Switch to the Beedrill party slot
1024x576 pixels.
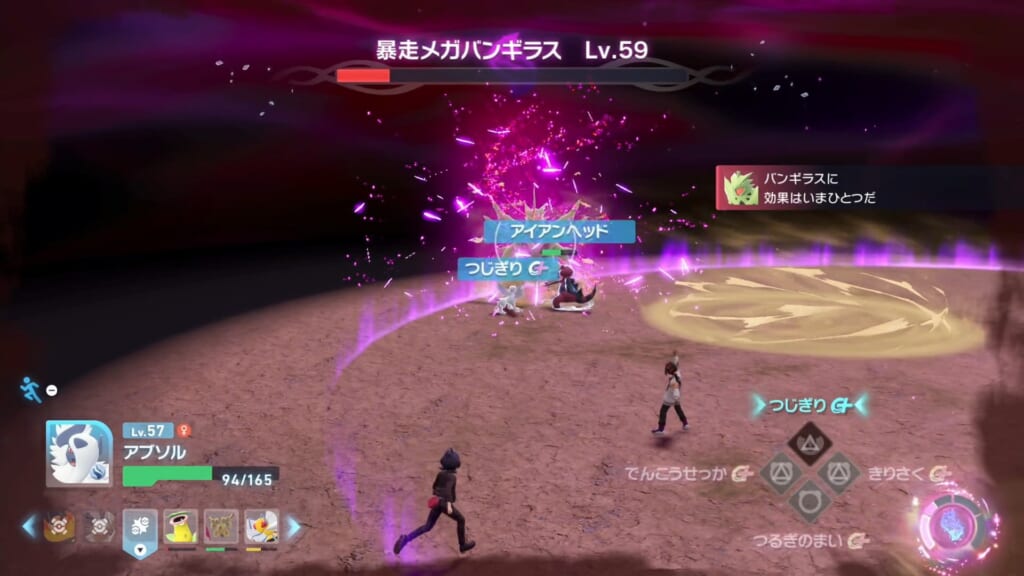click(x=262, y=526)
